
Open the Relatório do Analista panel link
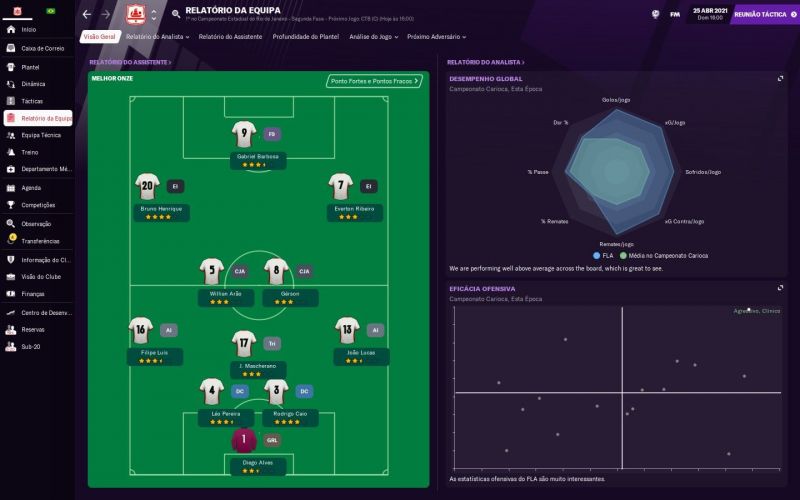(485, 62)
